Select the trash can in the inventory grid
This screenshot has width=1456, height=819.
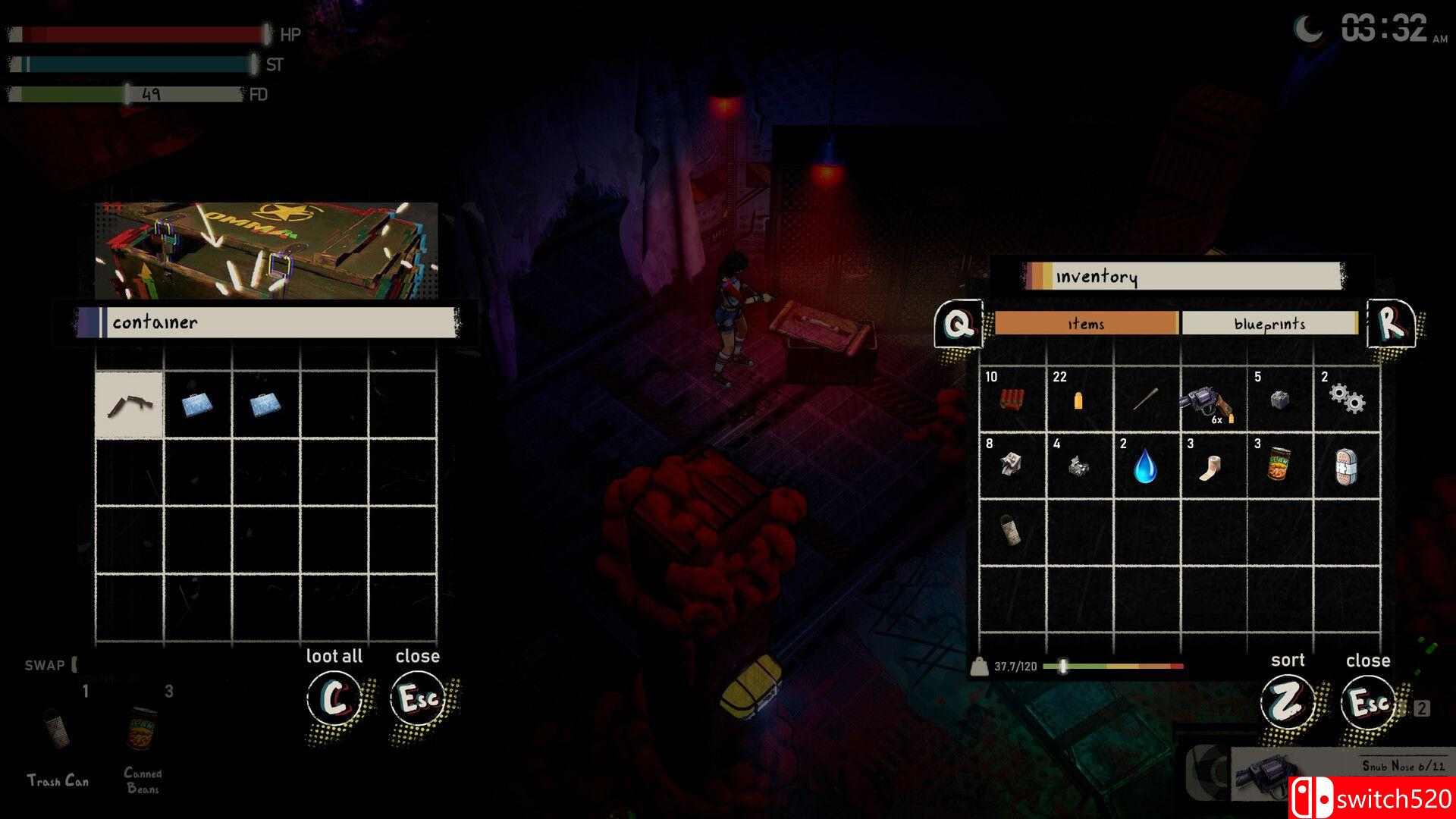1011,532
